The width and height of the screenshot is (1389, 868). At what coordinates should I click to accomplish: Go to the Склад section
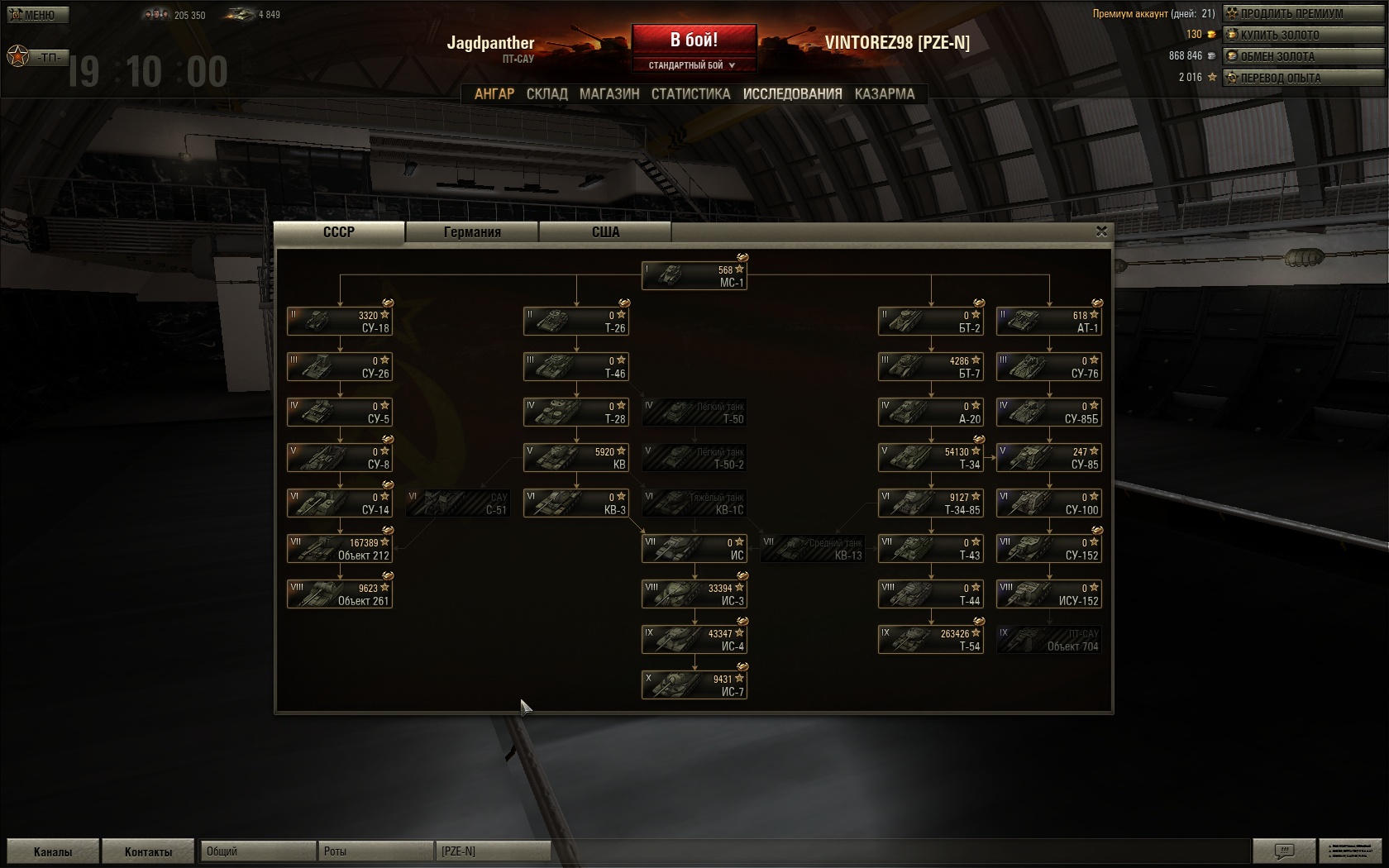click(547, 94)
